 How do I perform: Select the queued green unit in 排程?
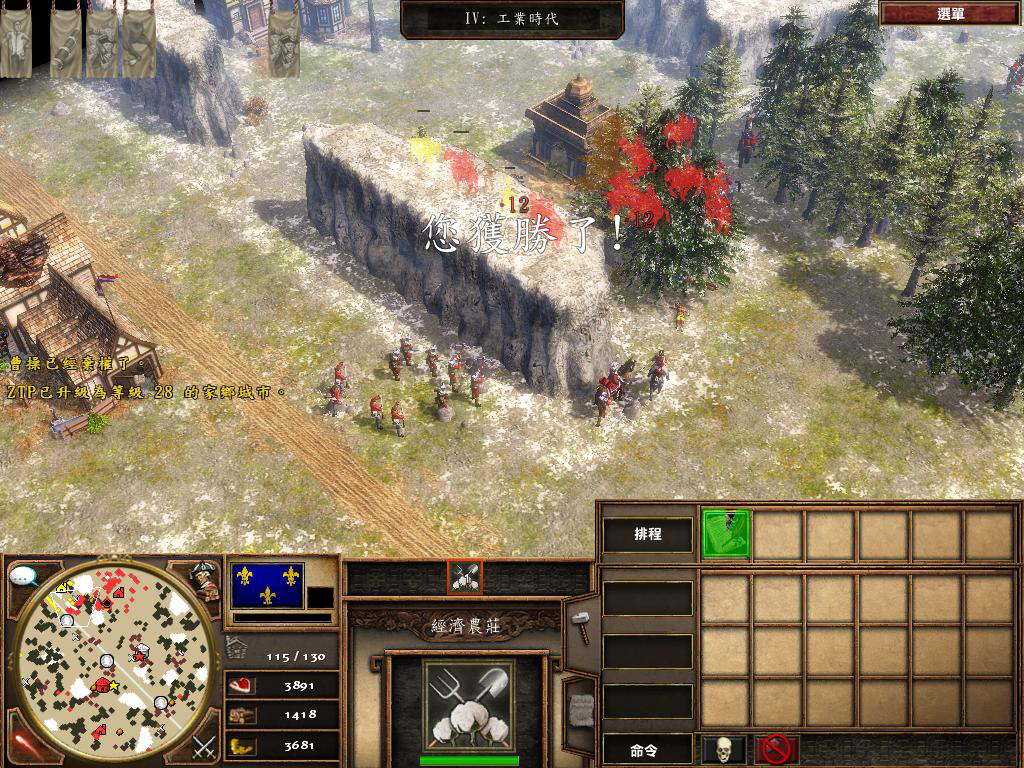click(725, 534)
